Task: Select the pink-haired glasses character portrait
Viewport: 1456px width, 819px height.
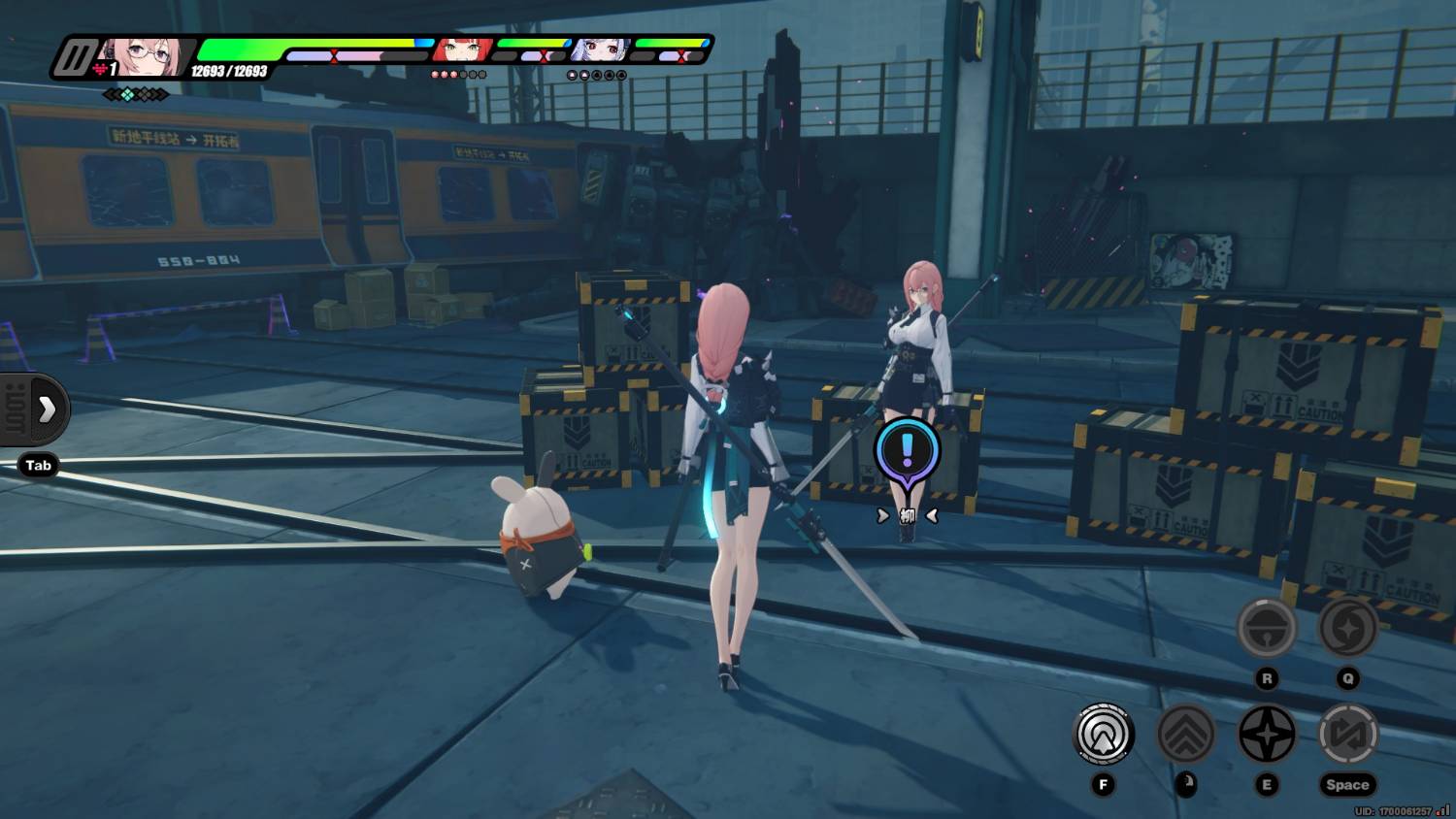Action: point(143,57)
